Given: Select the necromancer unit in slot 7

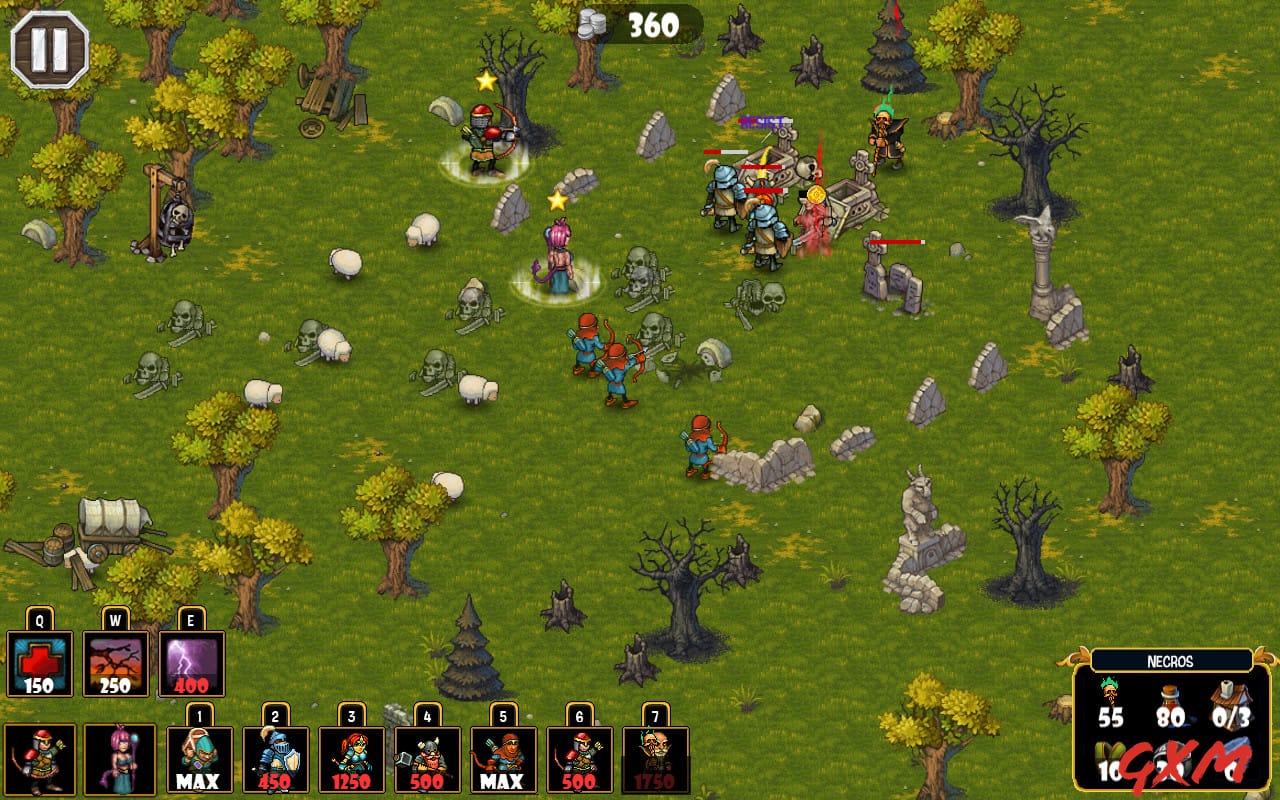Looking at the screenshot, I should (x=656, y=757).
